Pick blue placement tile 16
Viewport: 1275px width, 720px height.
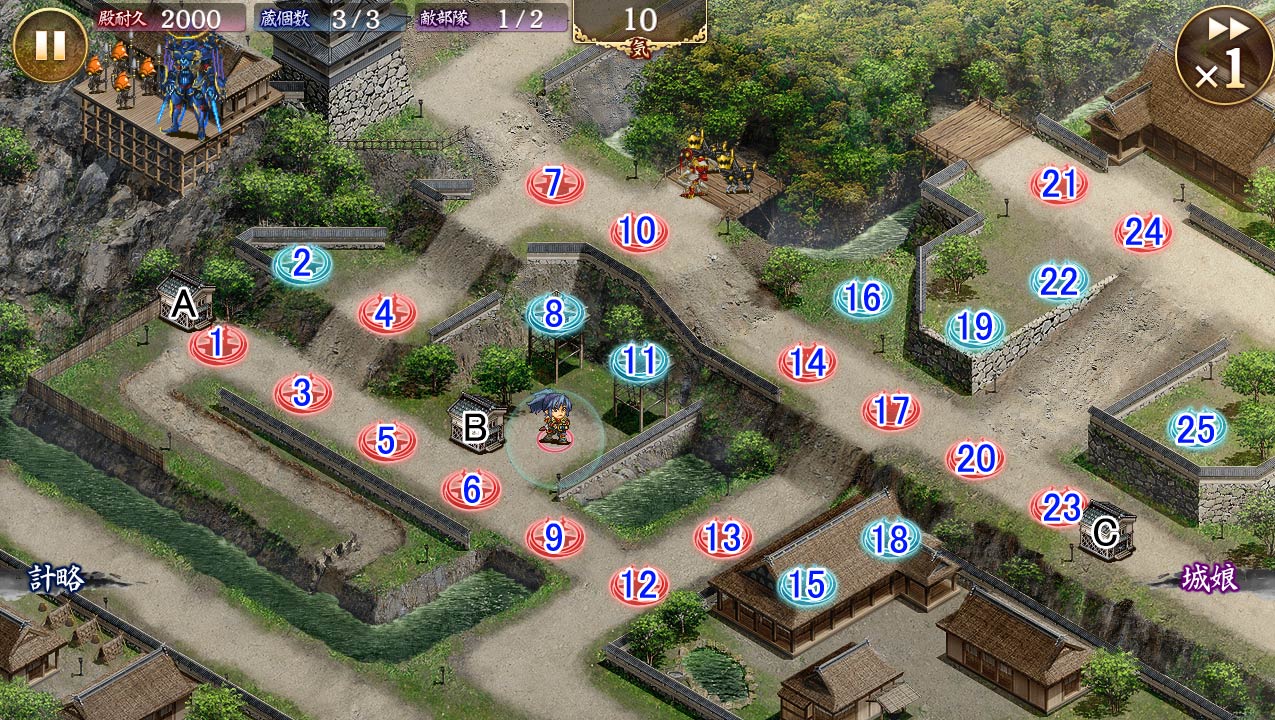pos(863,297)
